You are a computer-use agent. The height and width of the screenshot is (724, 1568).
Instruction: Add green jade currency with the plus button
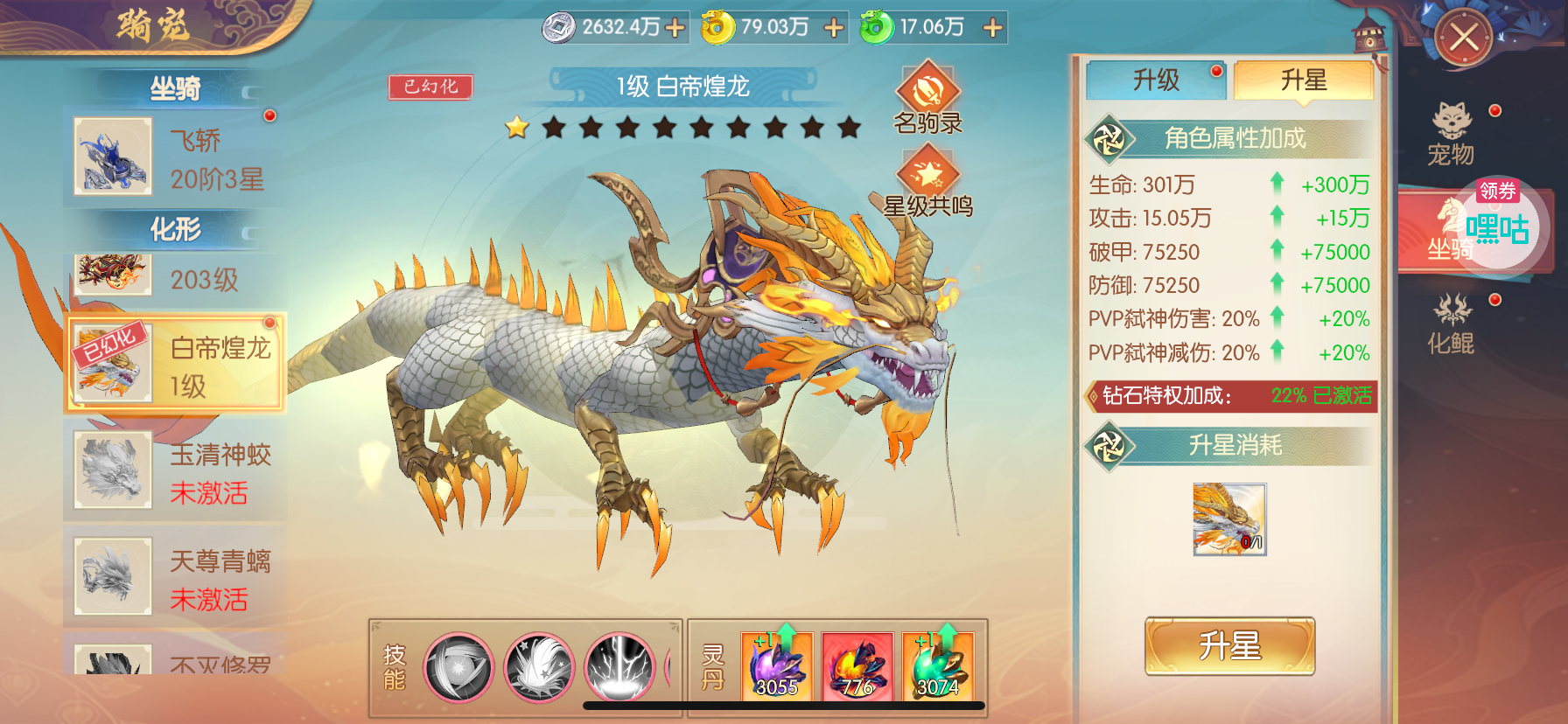(x=992, y=28)
